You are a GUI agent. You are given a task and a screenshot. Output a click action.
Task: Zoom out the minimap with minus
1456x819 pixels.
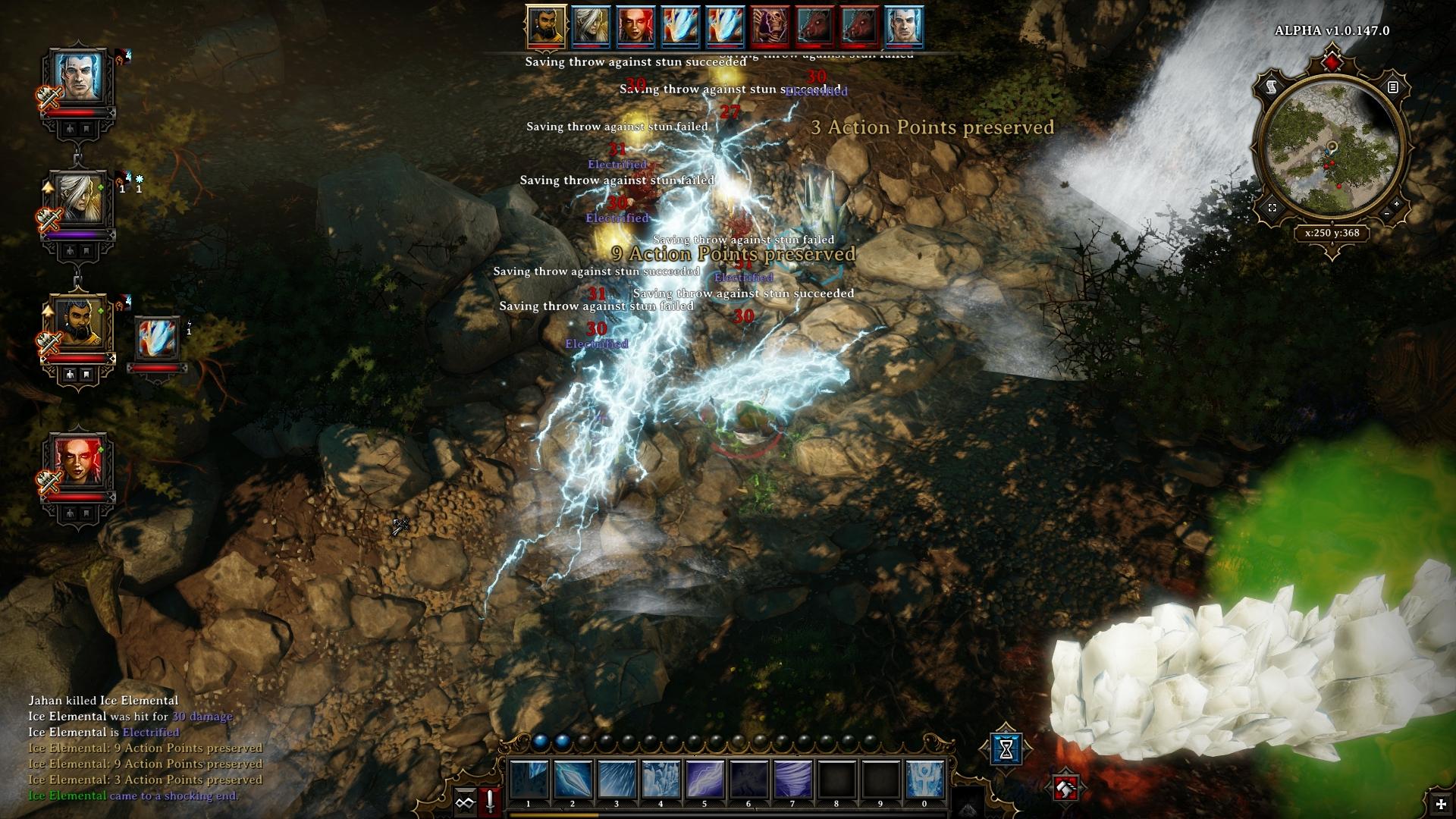click(1387, 215)
